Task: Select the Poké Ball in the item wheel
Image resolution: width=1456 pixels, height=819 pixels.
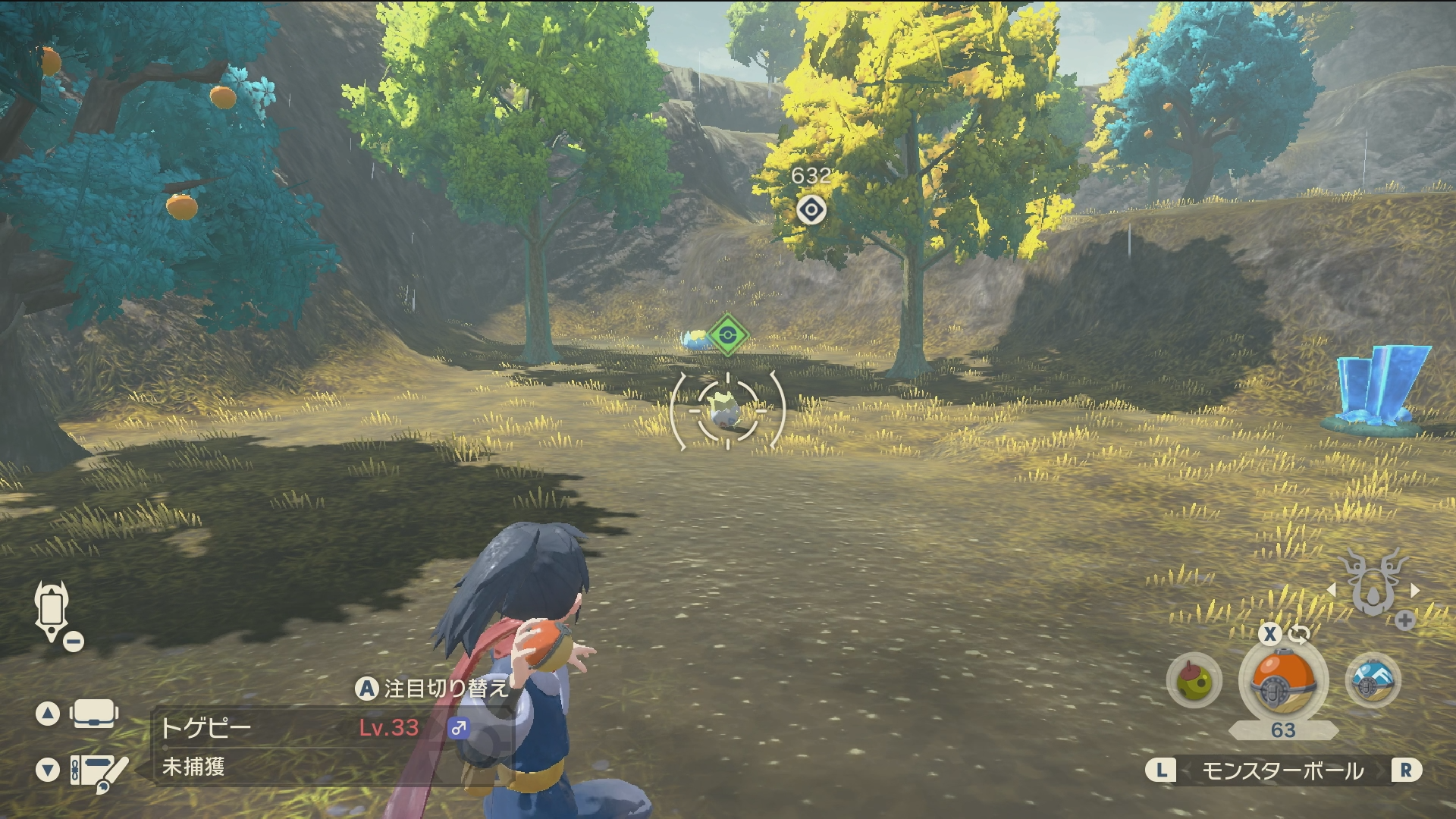Action: click(x=1283, y=682)
